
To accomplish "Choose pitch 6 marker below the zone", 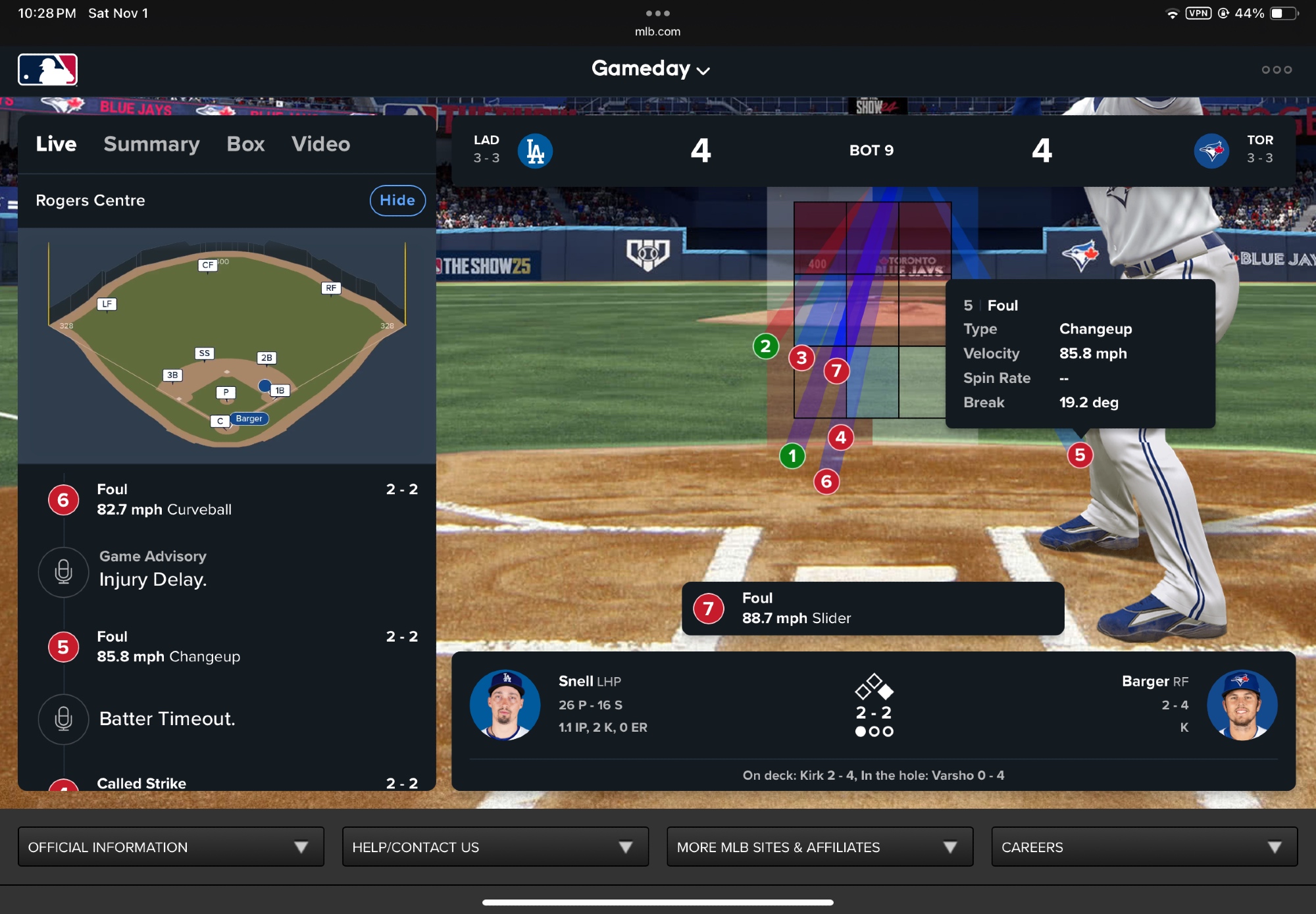I will coord(826,481).
